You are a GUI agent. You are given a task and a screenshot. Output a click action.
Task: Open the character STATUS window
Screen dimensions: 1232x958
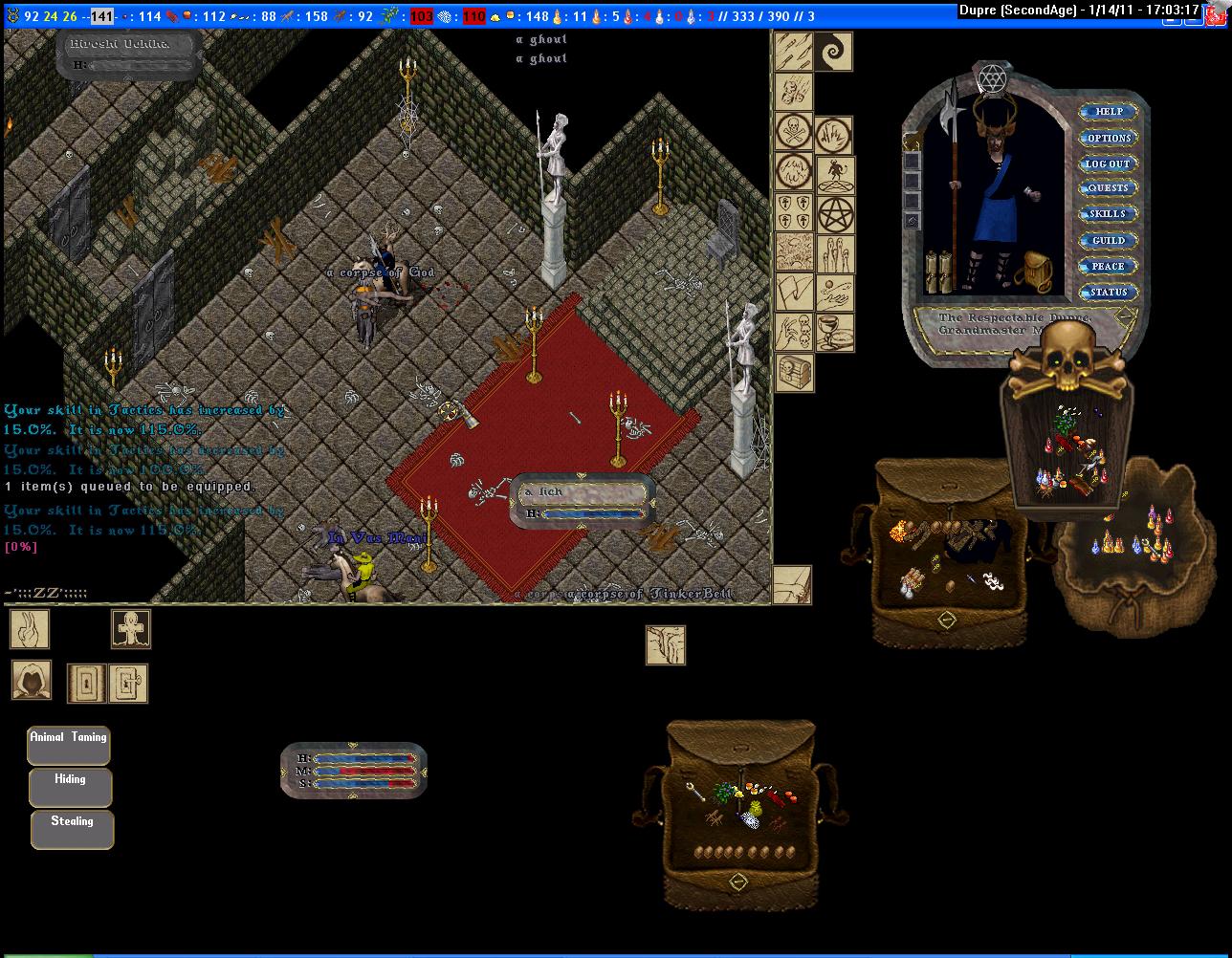click(x=1108, y=292)
